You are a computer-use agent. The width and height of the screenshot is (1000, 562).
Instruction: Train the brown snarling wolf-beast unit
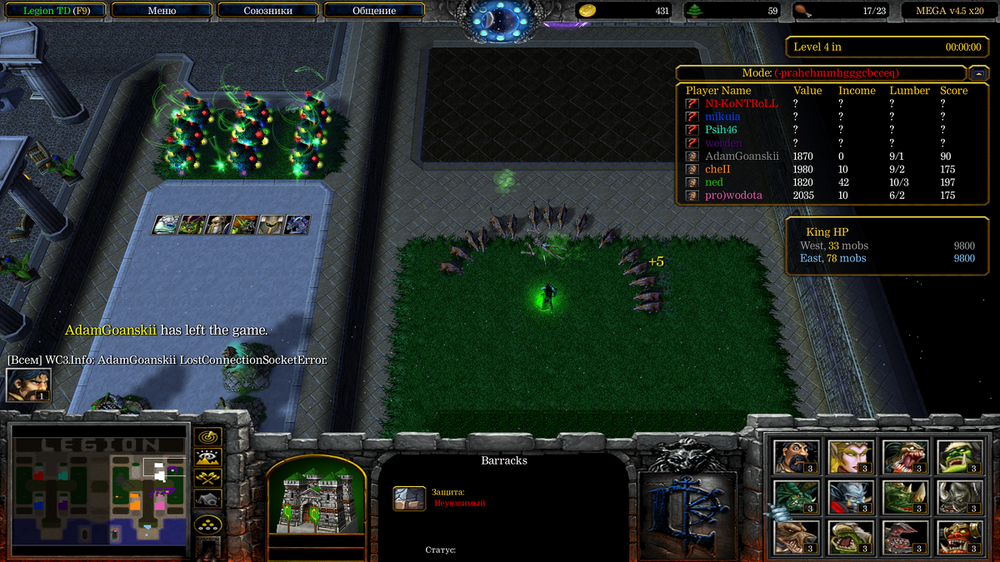(795, 537)
